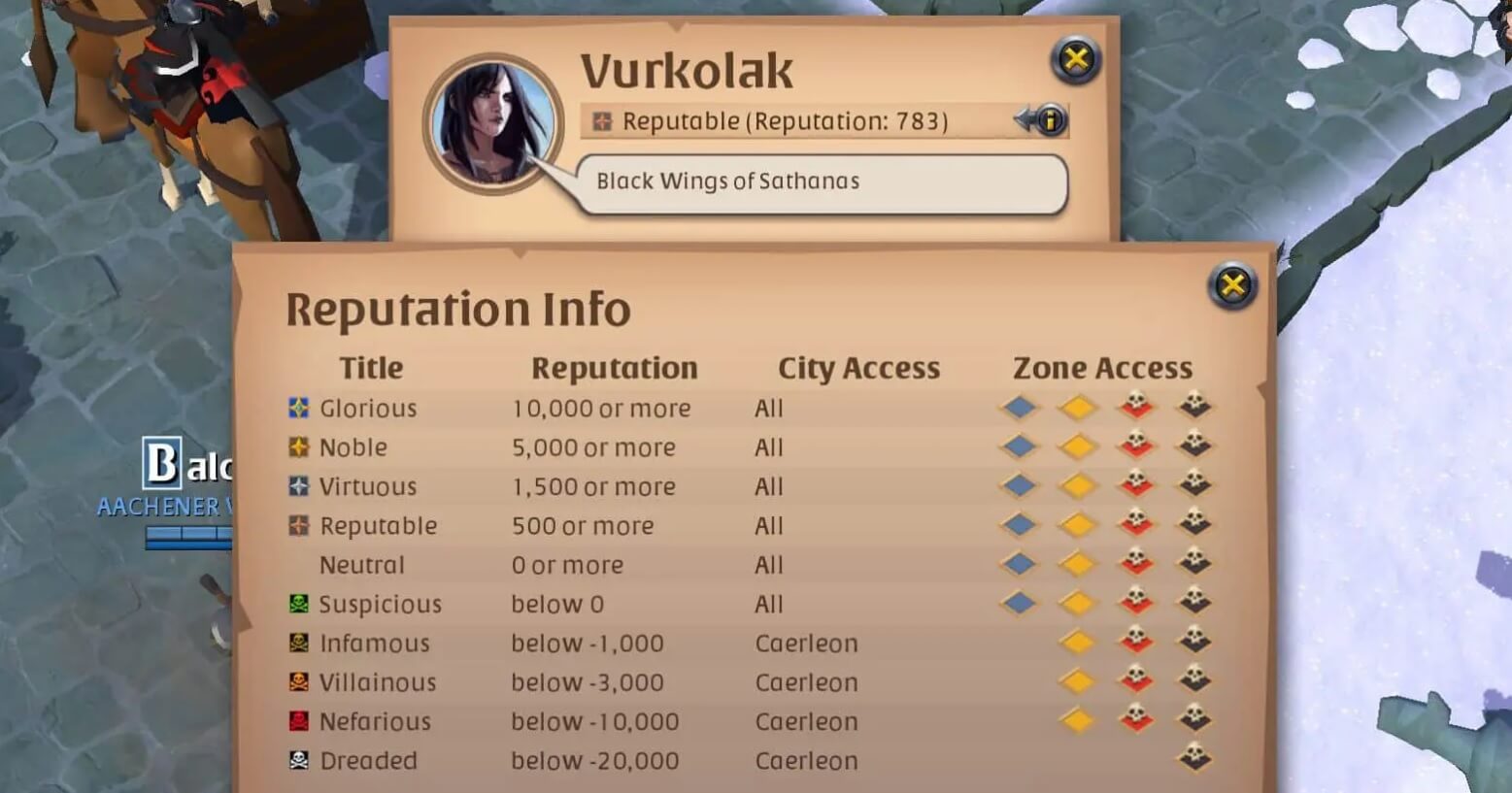
Task: Close the Reputation Info window
Action: click(1230, 286)
